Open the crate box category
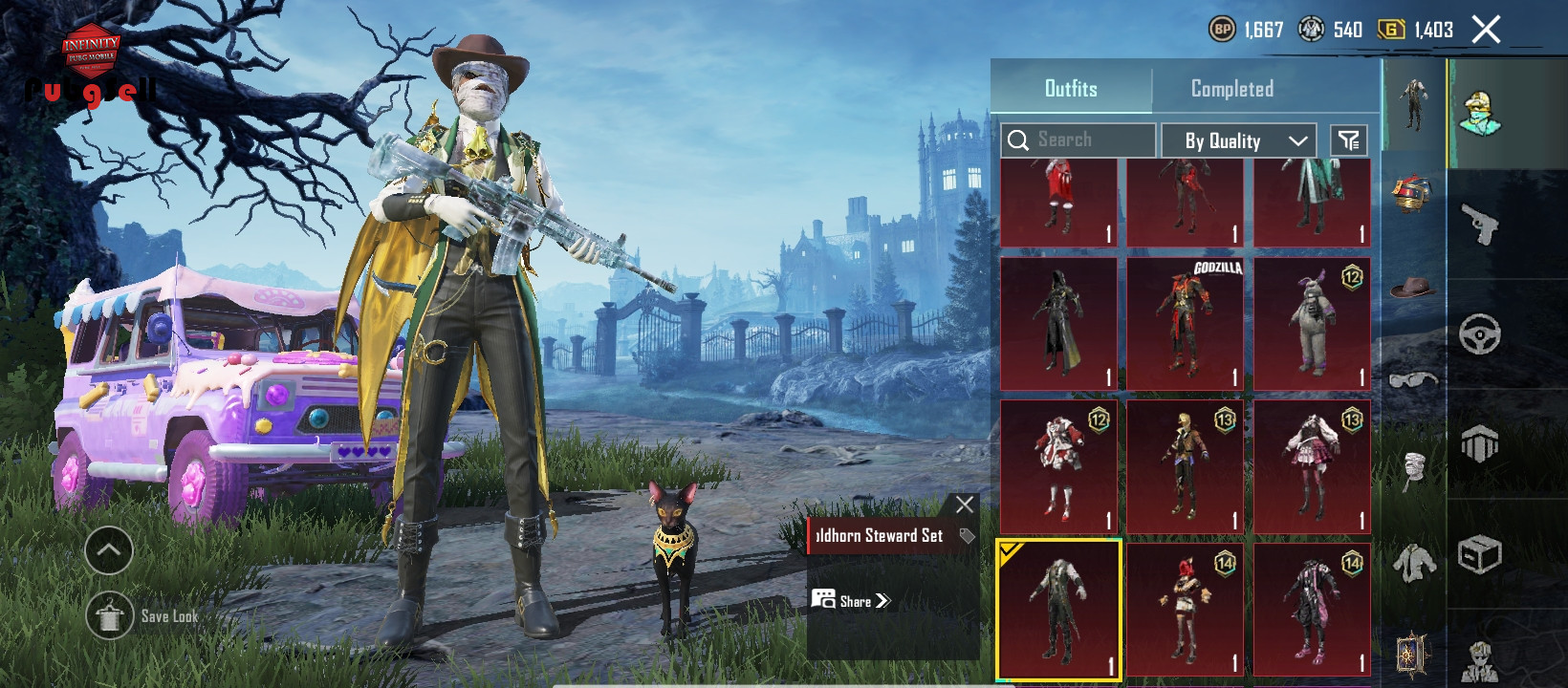 tap(1480, 554)
